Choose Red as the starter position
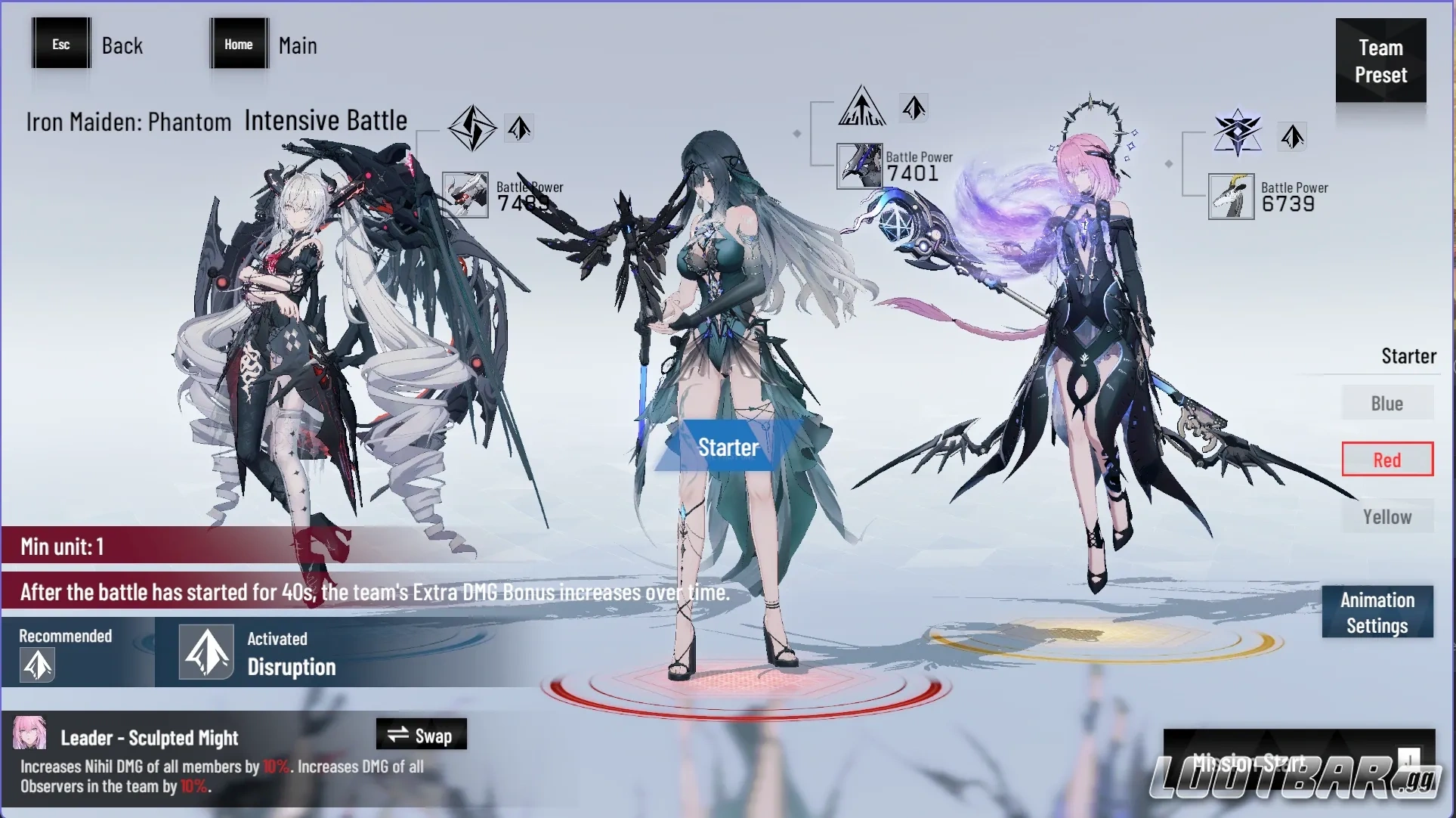 pyautogui.click(x=1386, y=460)
